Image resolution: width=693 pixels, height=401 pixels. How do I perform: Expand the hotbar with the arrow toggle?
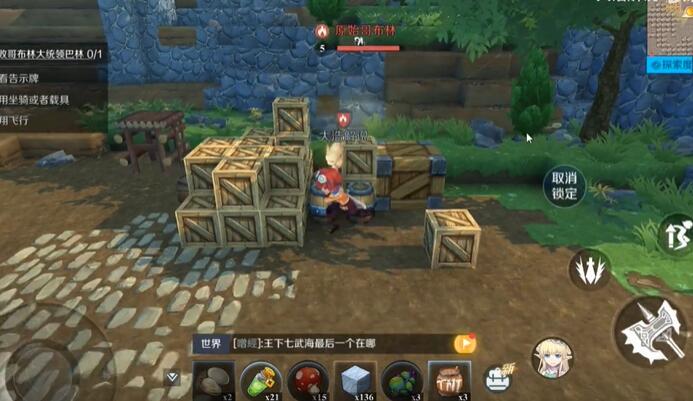pos(173,378)
